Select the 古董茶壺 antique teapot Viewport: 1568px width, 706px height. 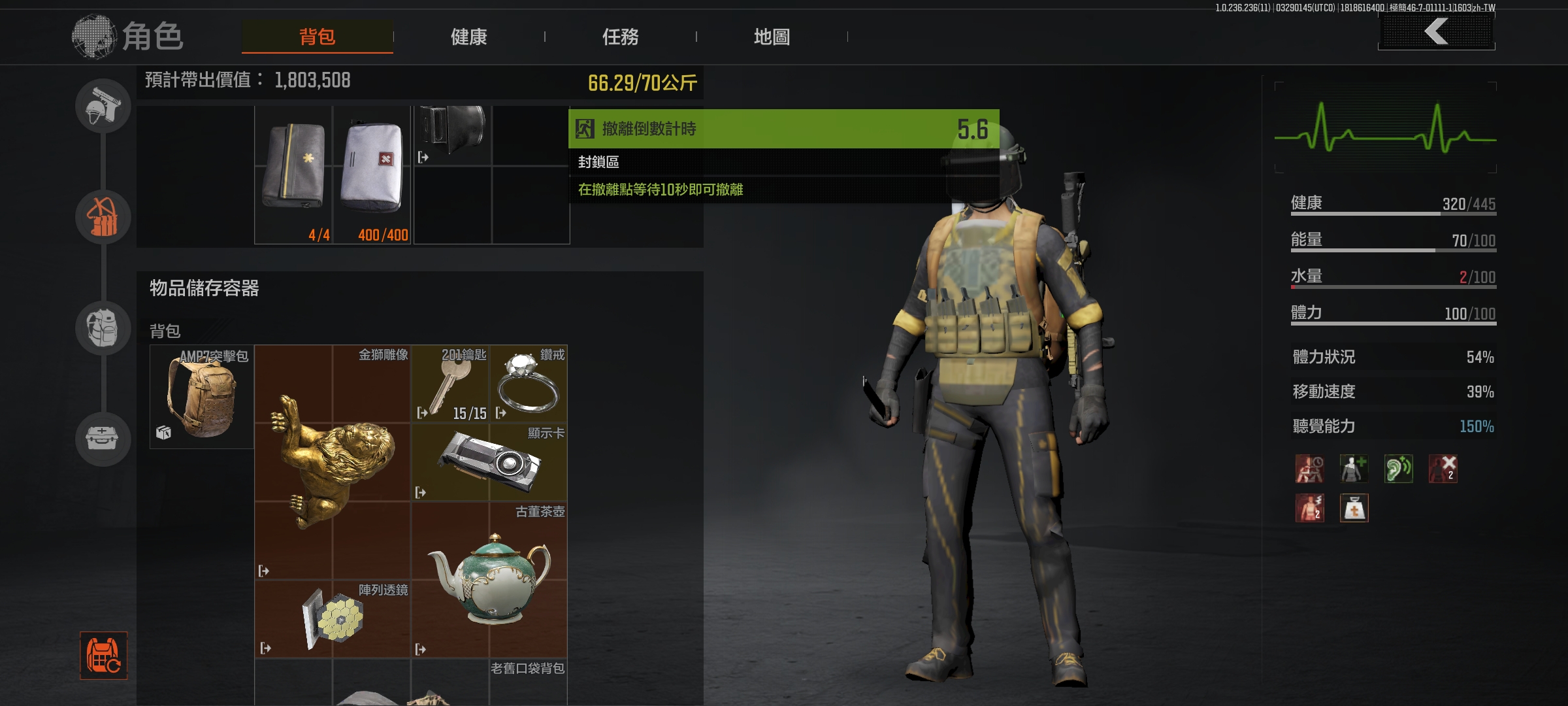point(489,580)
